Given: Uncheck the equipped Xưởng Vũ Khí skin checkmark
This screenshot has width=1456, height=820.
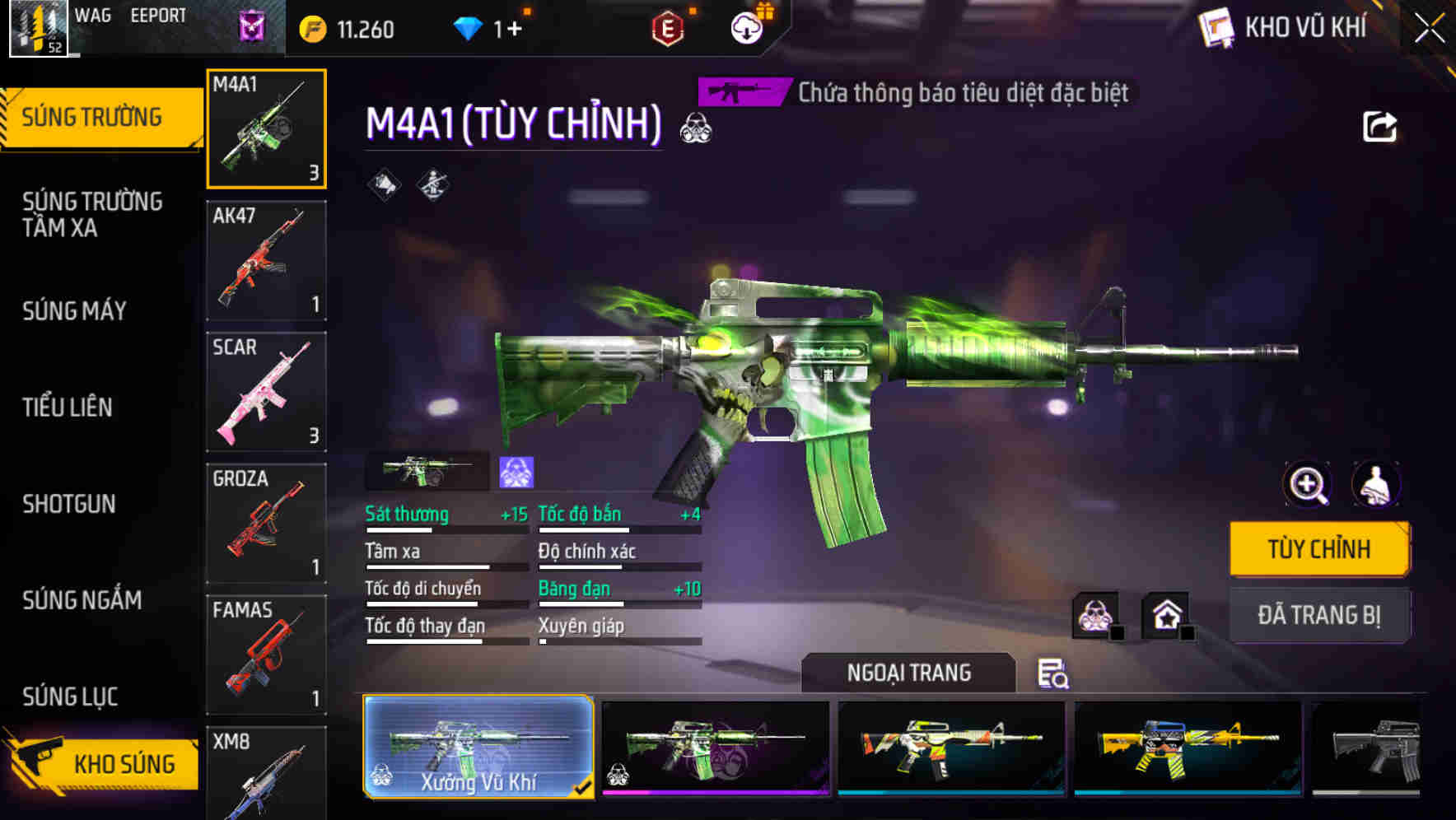Looking at the screenshot, I should coord(584,787).
